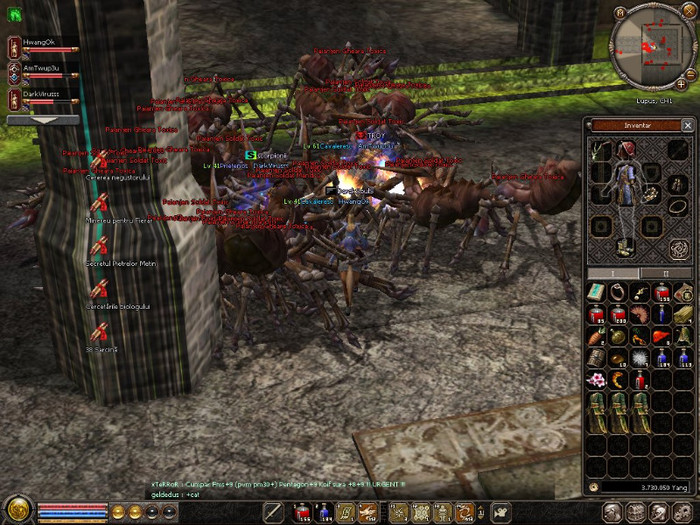
Task: Close the Inventar window
Action: [x=687, y=125]
